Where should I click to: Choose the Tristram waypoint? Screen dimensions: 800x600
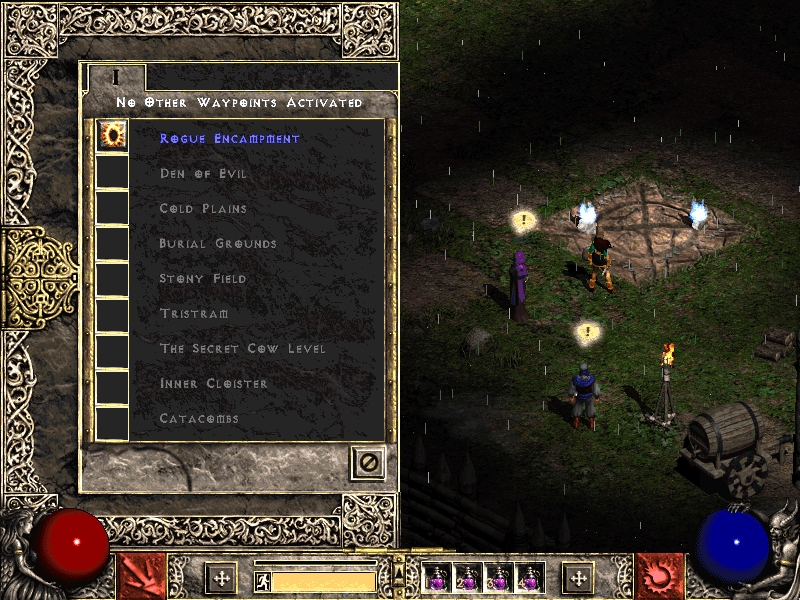pyautogui.click(x=194, y=314)
